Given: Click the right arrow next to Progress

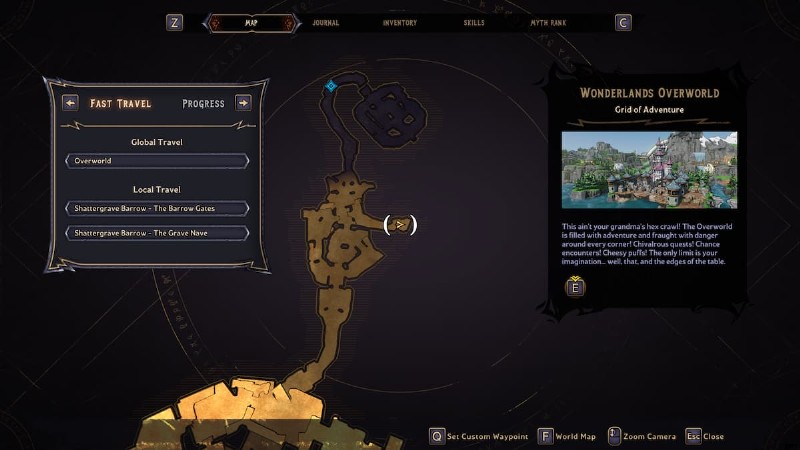Looking at the screenshot, I should [x=243, y=102].
